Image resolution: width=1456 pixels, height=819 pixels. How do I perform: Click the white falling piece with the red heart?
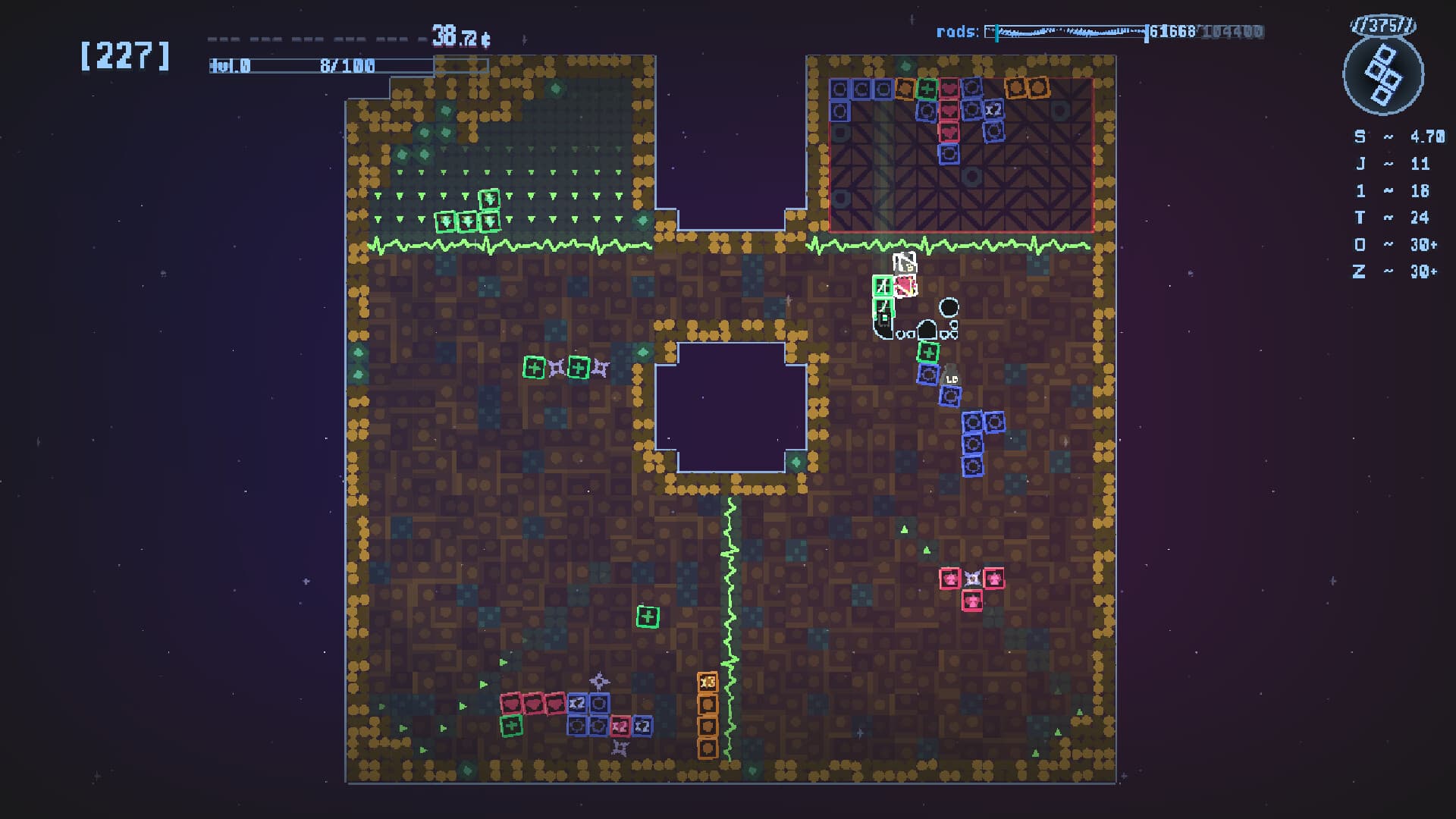point(904,287)
